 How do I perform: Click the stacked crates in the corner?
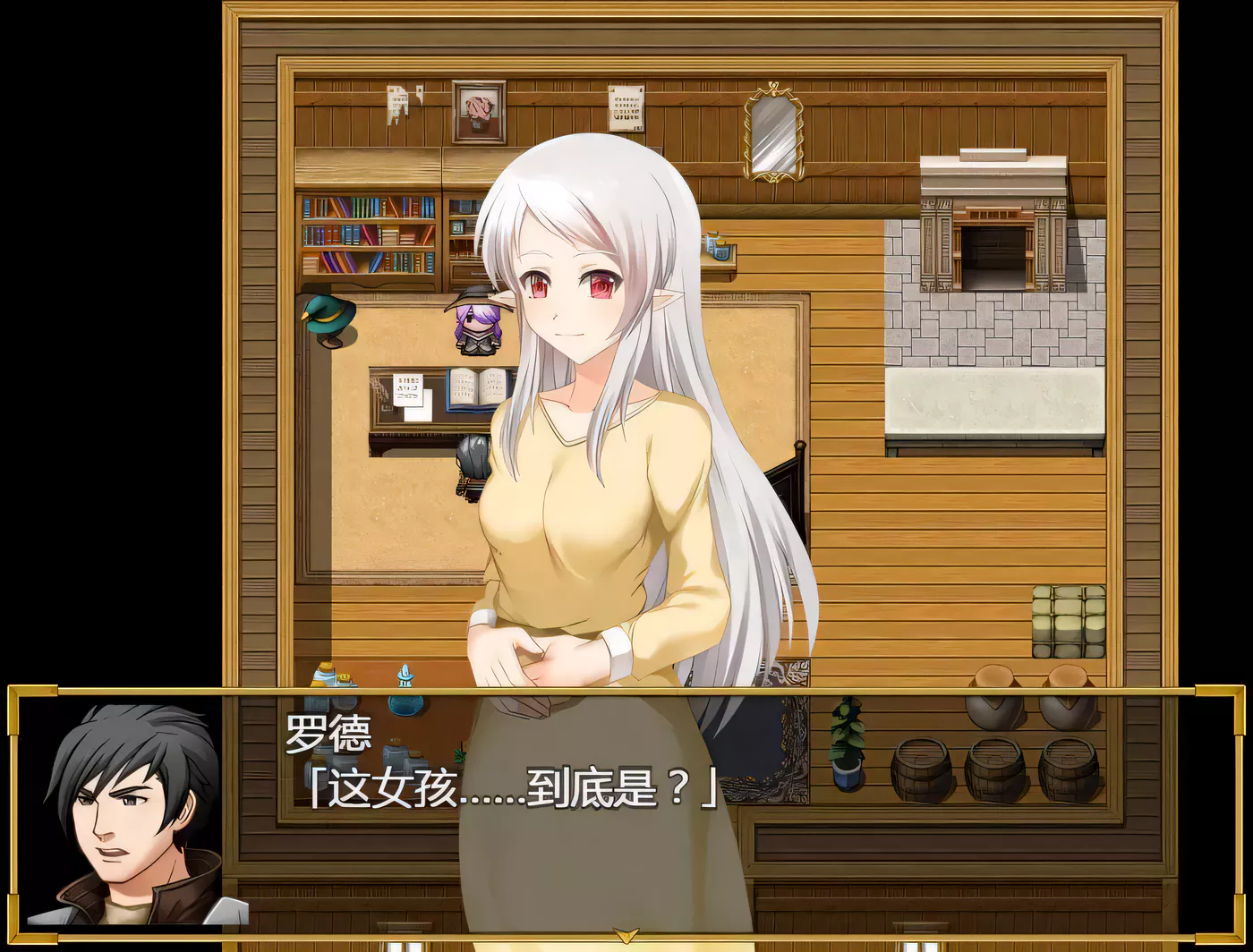1067,617
